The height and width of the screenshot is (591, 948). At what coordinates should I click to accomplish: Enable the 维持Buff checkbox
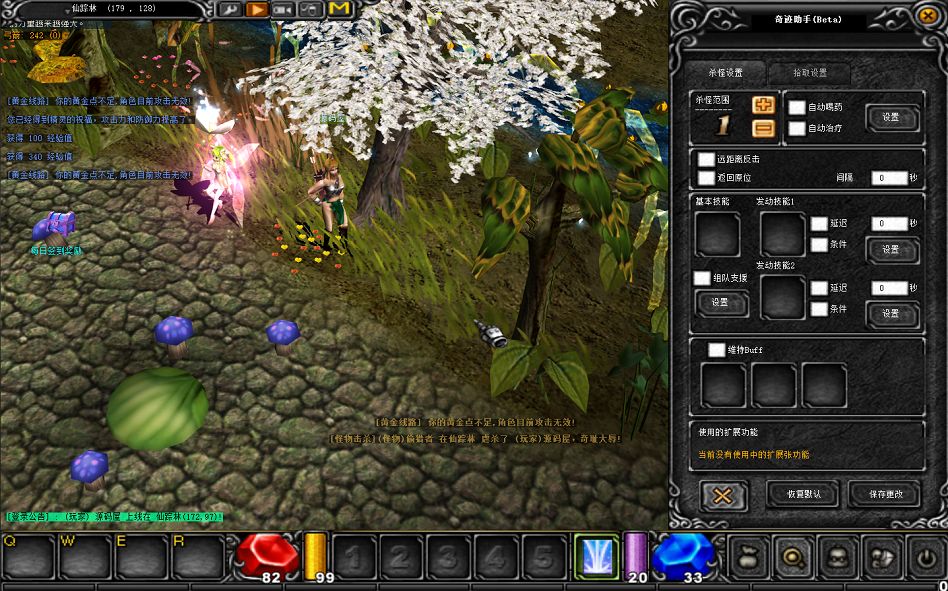coord(716,350)
